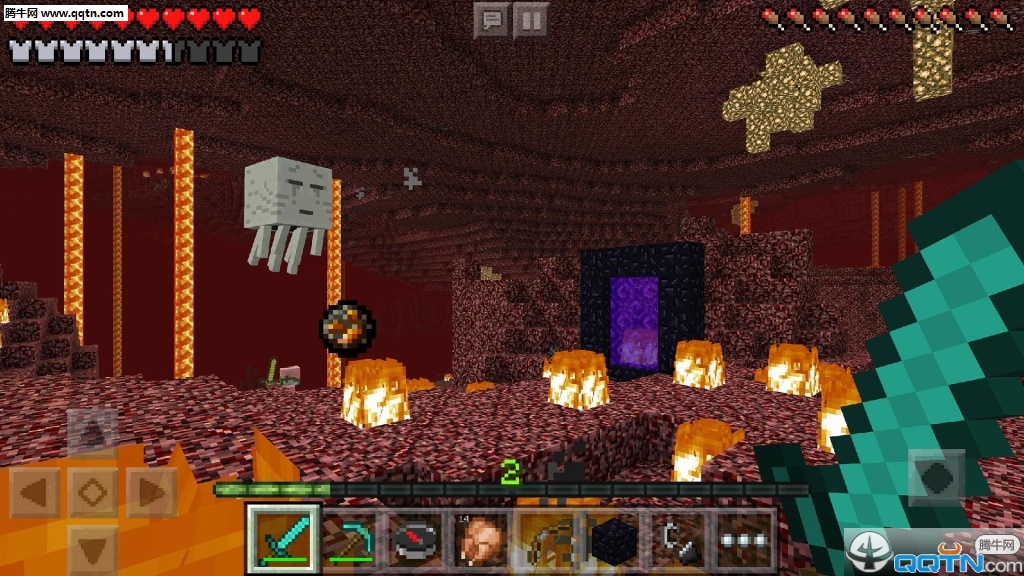
Task: Equip the bow from the hotbar
Action: click(547, 540)
